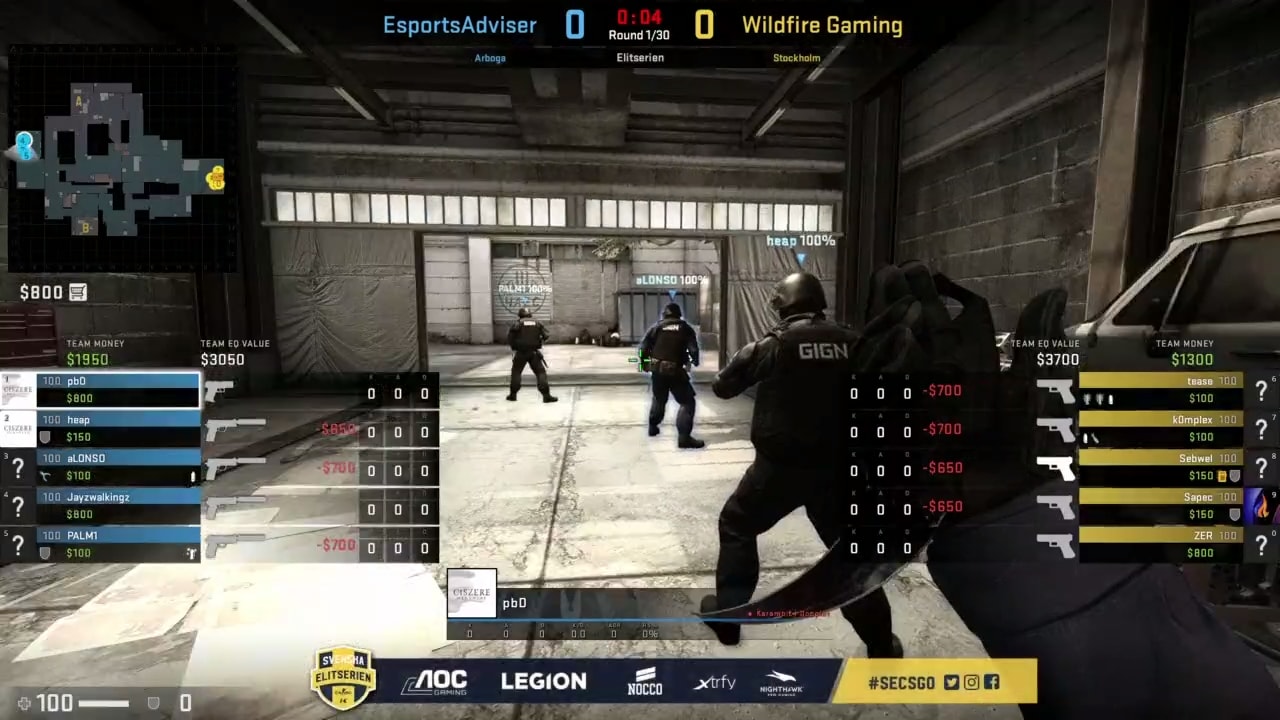Click the Elitserien label under the timer
The width and height of the screenshot is (1280, 720).
(640, 57)
